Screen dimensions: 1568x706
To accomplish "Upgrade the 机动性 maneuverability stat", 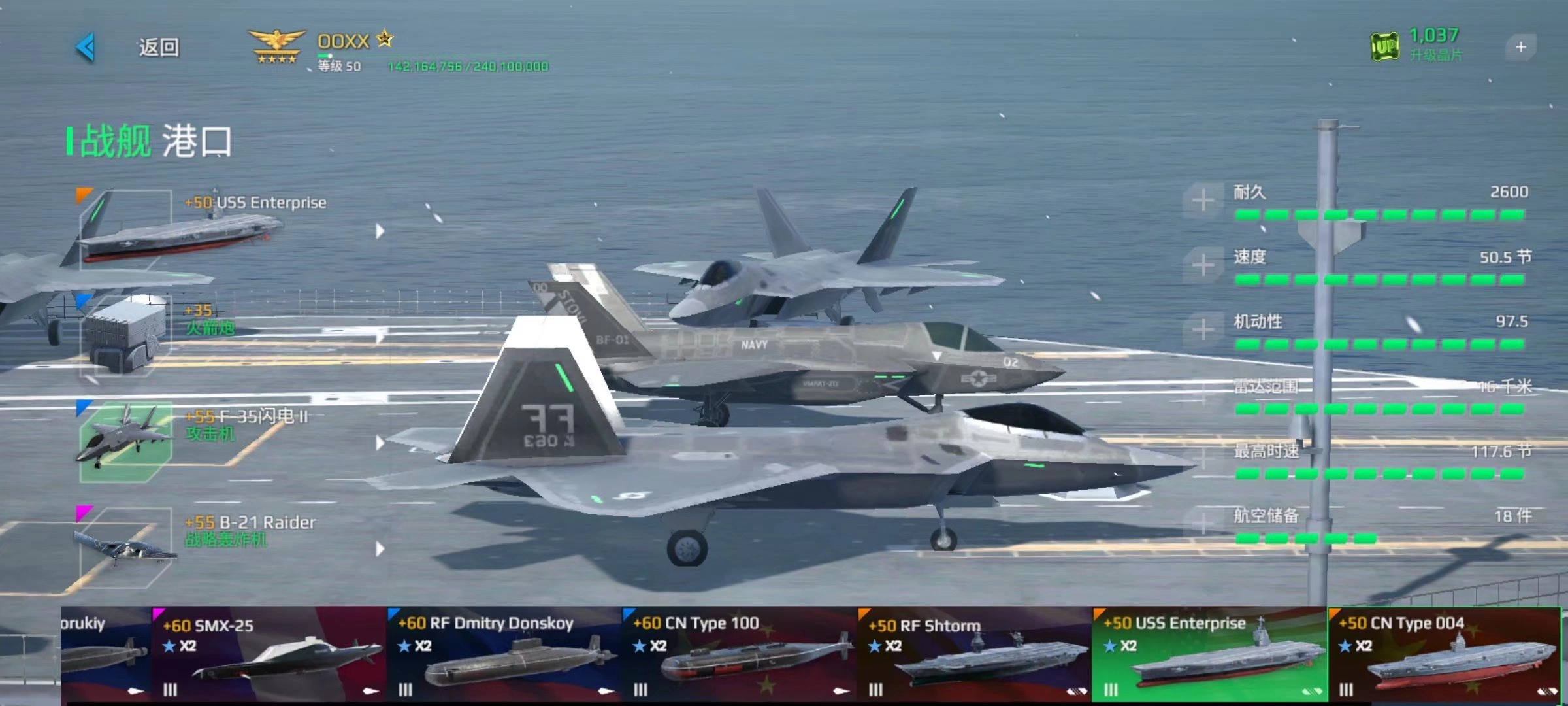I will click(x=1203, y=329).
